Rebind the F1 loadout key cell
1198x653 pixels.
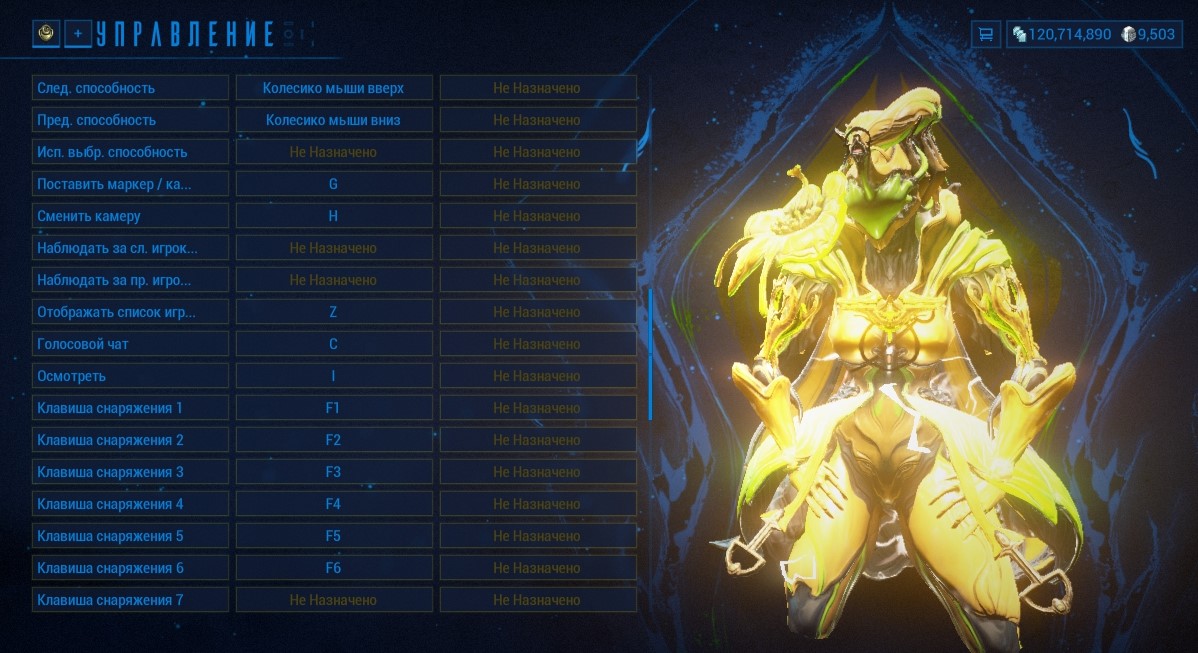[333, 408]
